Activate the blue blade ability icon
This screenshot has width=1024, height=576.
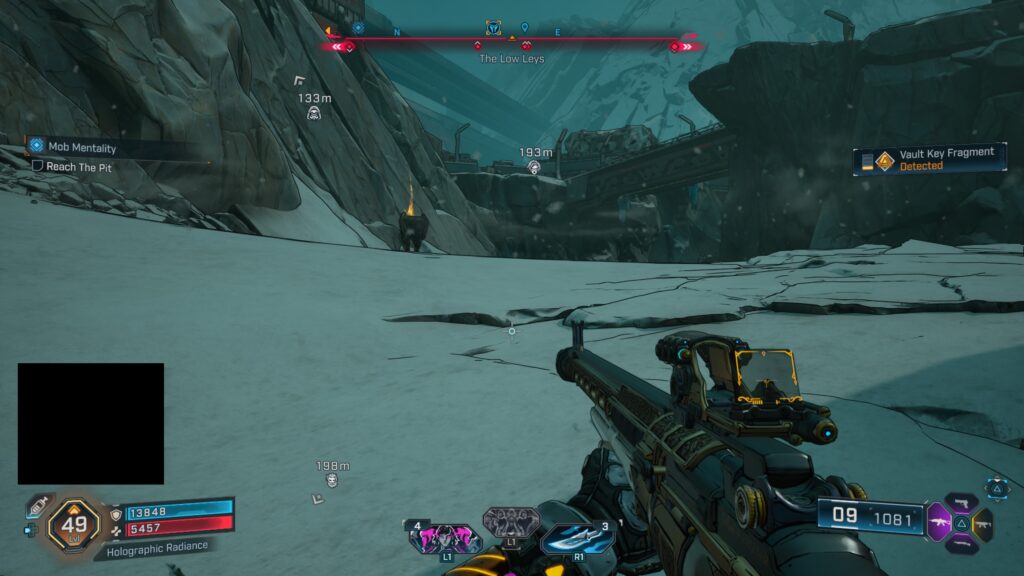click(x=576, y=537)
